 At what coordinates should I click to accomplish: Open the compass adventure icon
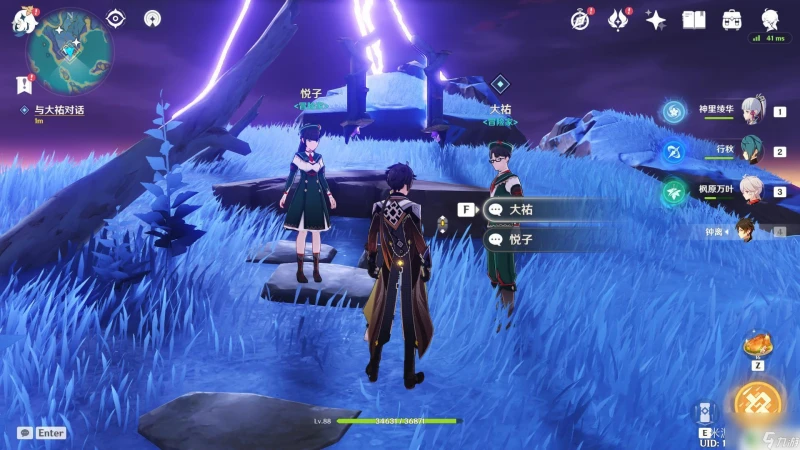pyautogui.click(x=580, y=19)
